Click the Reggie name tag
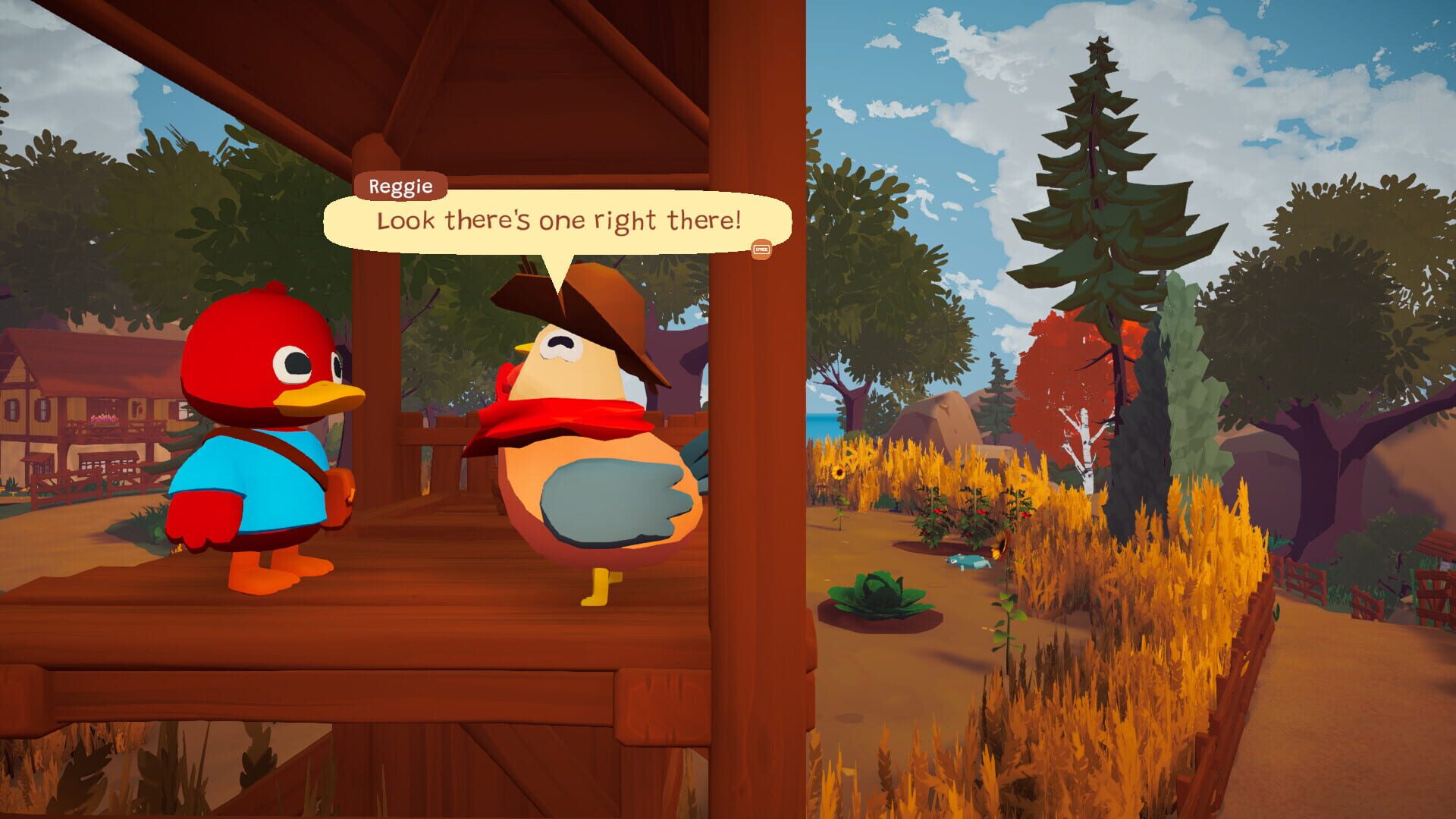The image size is (1456, 819). (402, 186)
